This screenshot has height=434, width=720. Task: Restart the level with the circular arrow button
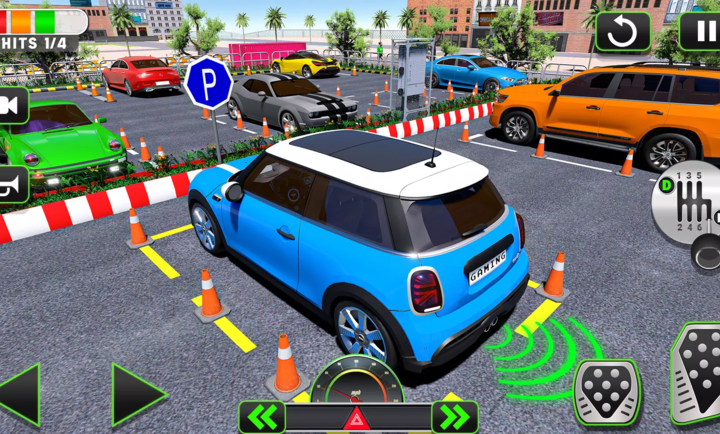[x=622, y=31]
